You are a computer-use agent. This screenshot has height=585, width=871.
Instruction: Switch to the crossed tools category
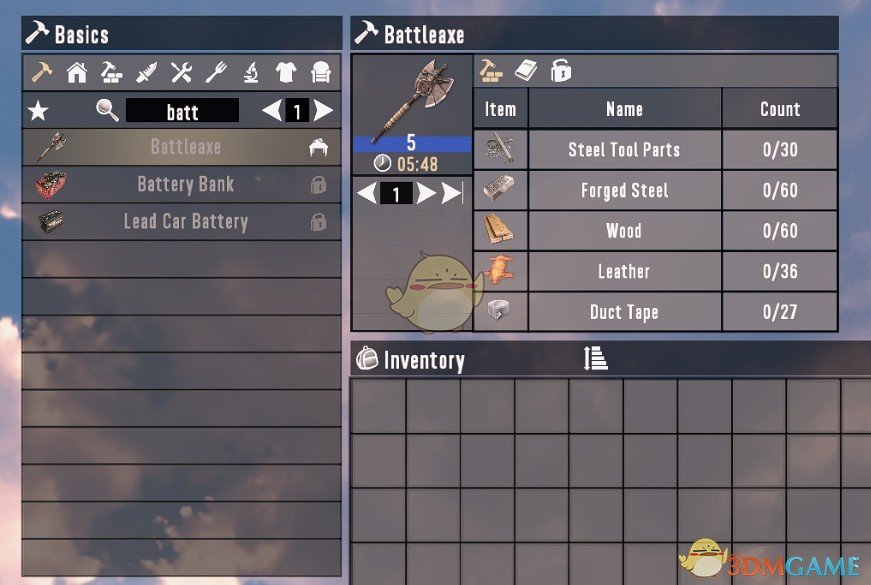(181, 72)
